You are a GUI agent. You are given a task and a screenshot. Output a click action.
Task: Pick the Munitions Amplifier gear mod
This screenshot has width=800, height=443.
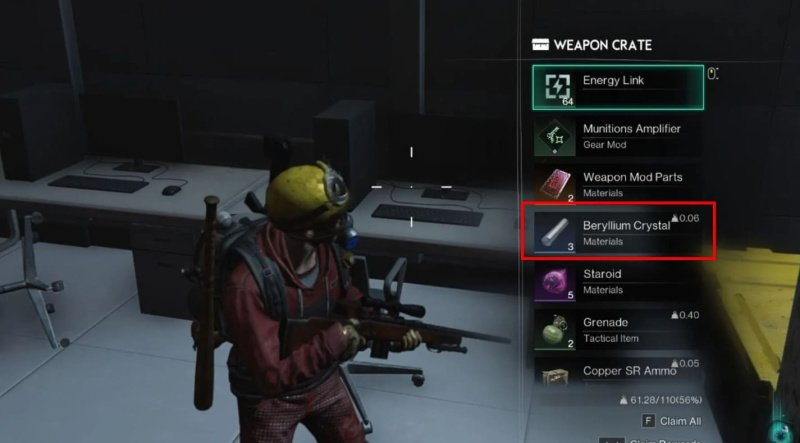(617, 136)
